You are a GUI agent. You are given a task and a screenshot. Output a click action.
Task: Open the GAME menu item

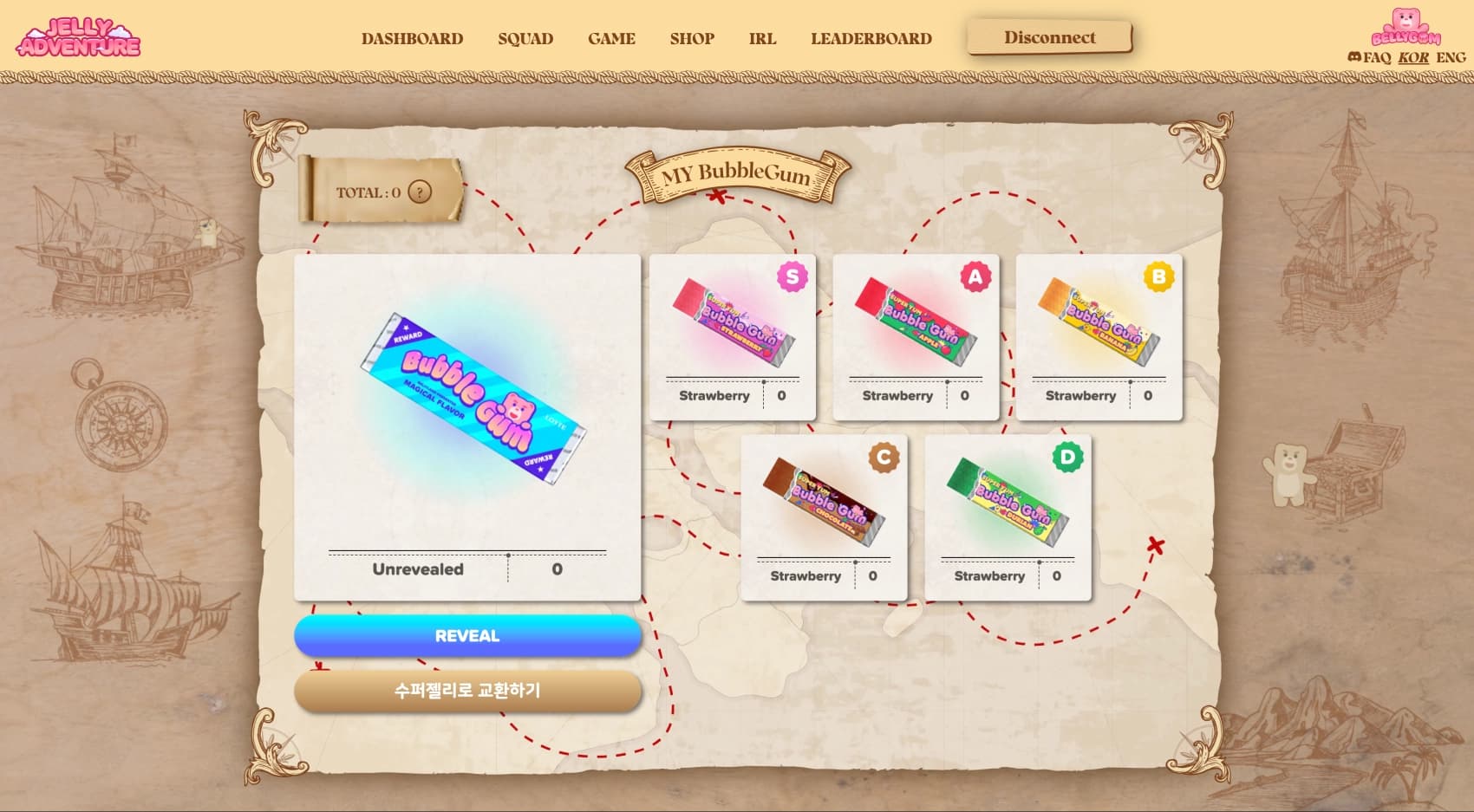[611, 38]
